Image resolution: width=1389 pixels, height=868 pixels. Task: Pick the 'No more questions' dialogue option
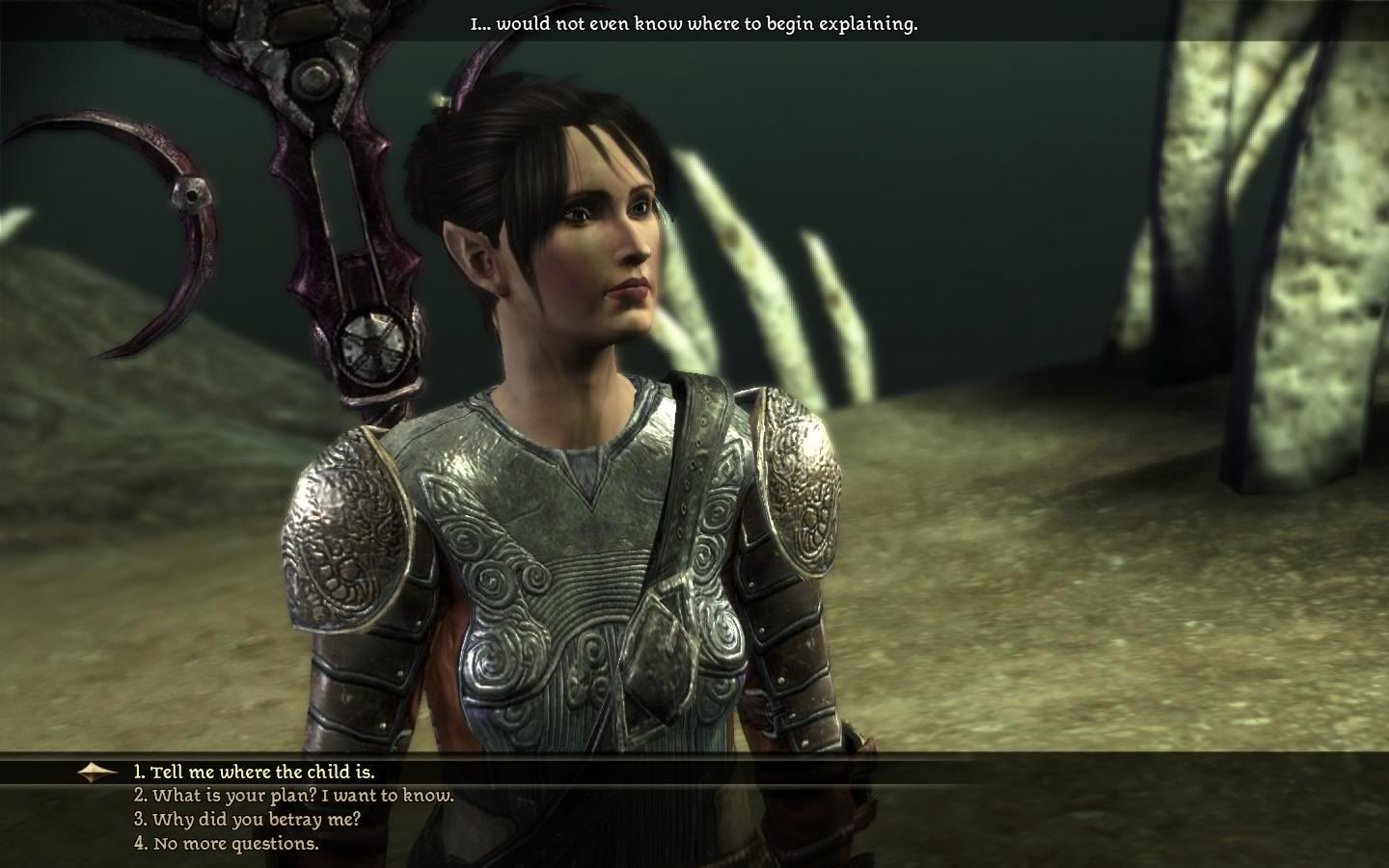click(226, 844)
